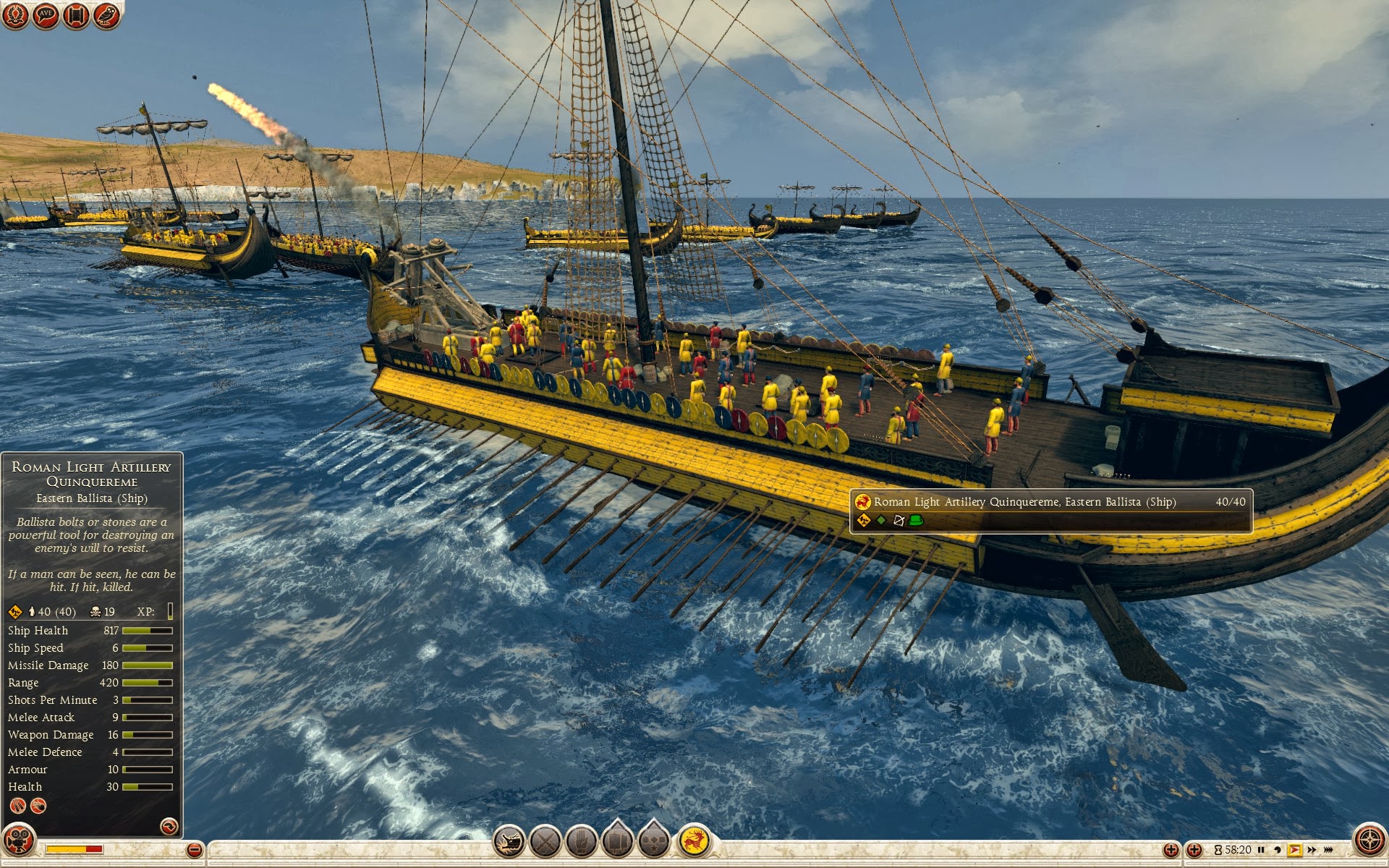Pause the battle
The height and width of the screenshot is (868, 1389).
(1261, 850)
